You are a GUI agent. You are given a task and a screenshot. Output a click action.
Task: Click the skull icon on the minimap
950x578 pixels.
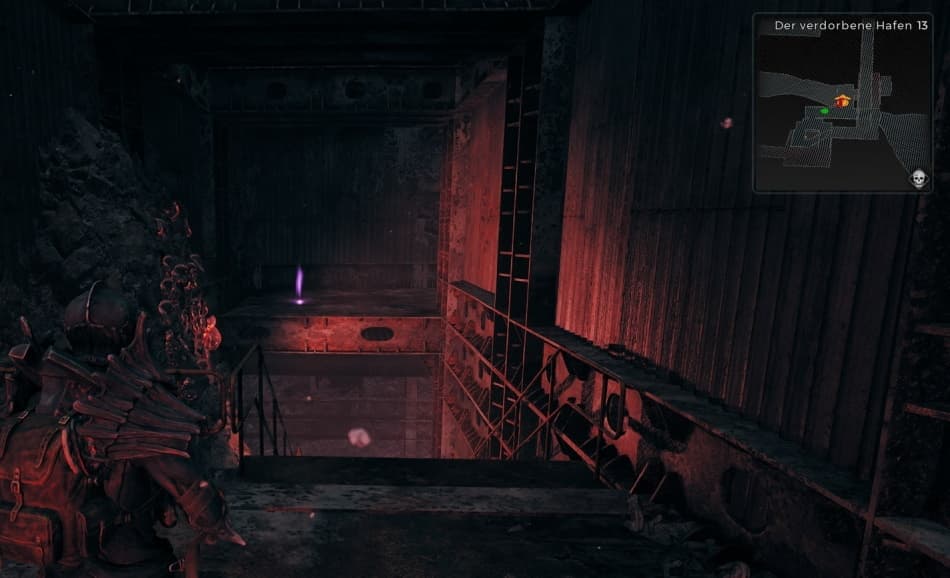918,179
